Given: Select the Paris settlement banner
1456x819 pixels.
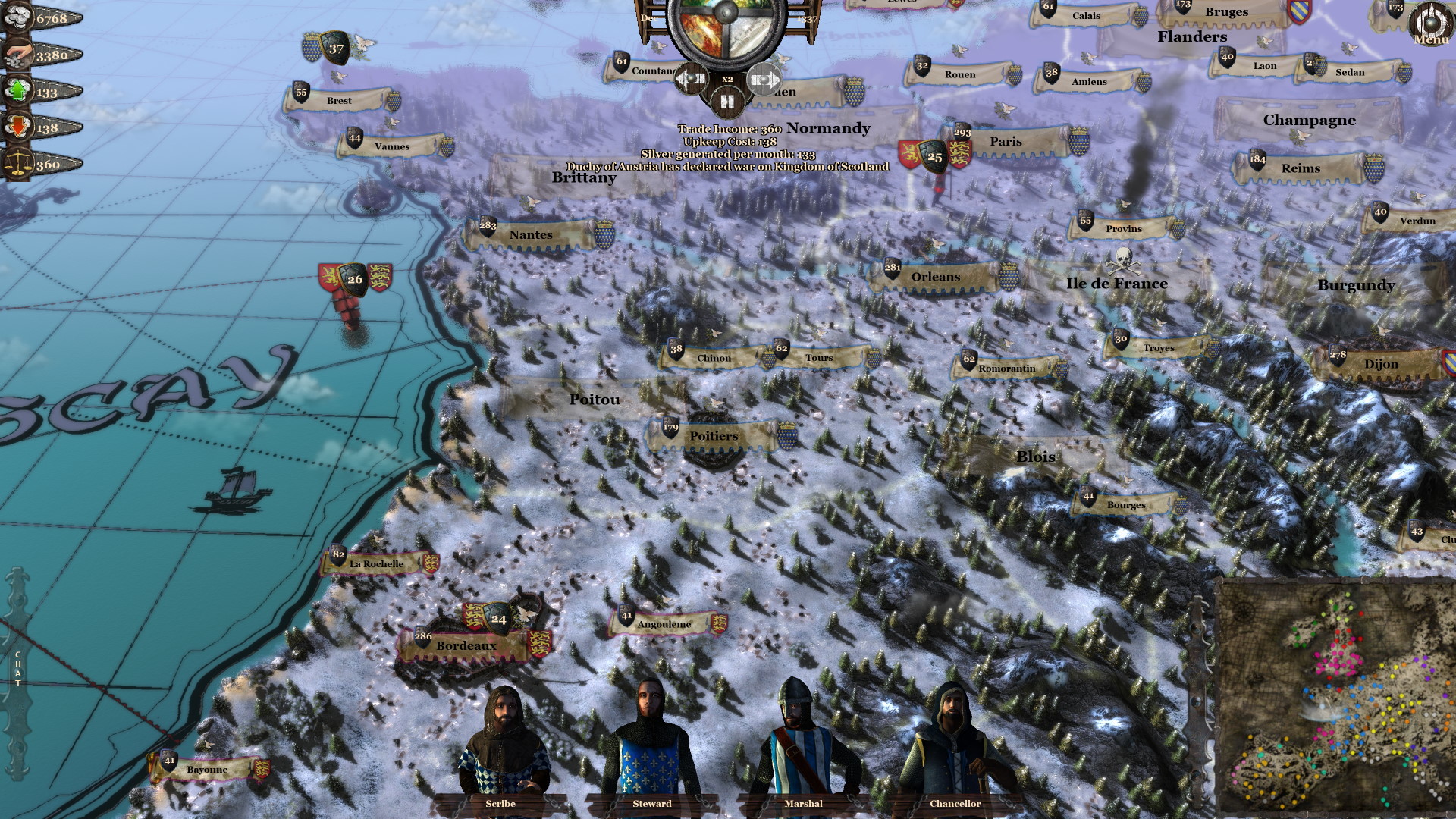Looking at the screenshot, I should click(x=1006, y=142).
